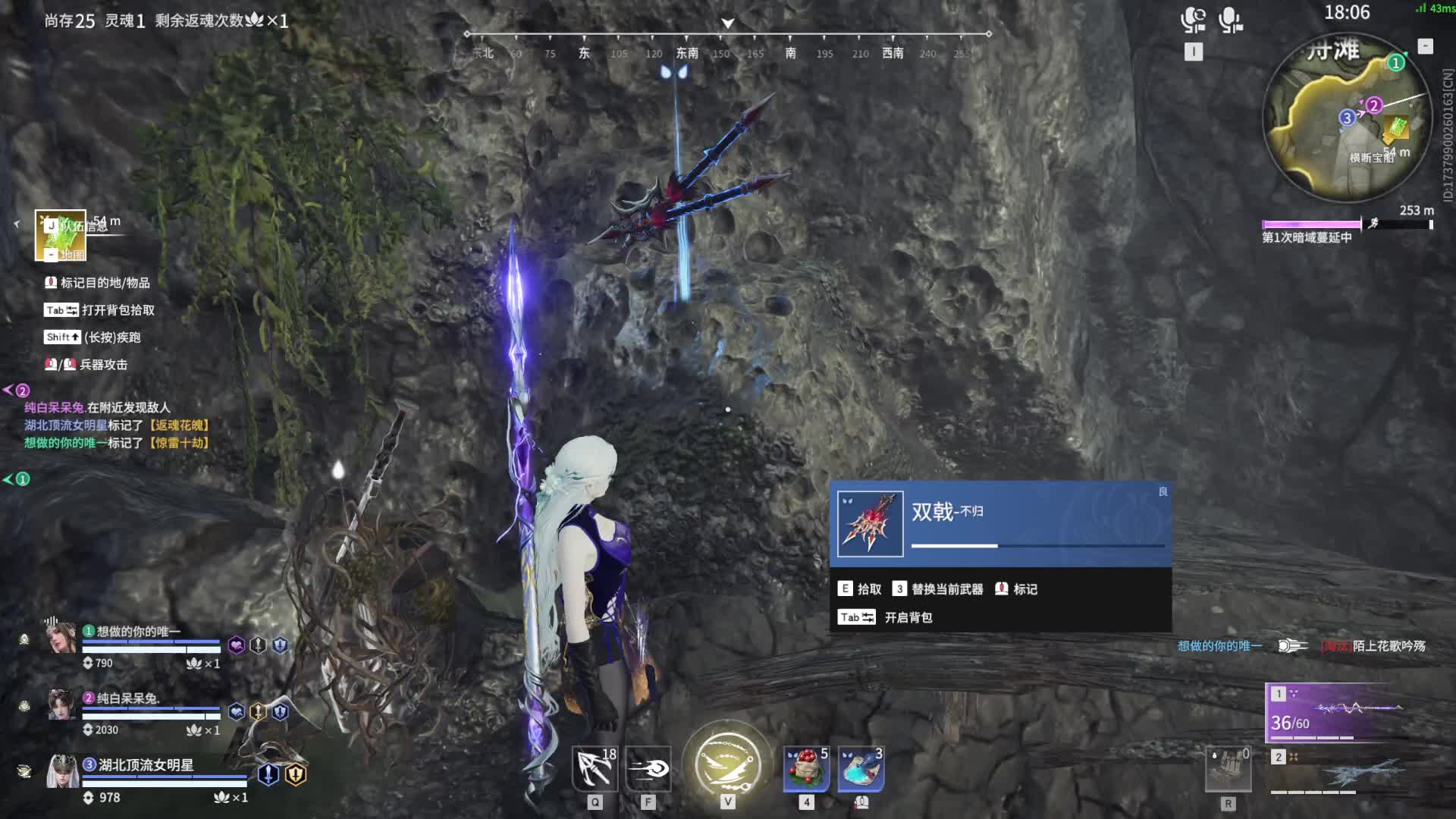
Task: Collapse the minimap with the minus button
Action: tap(1426, 46)
